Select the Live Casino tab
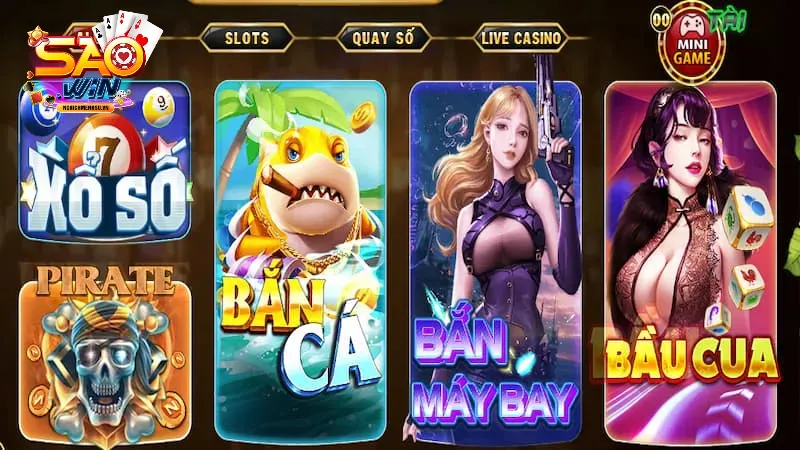This screenshot has height=450, width=800. coord(521,38)
